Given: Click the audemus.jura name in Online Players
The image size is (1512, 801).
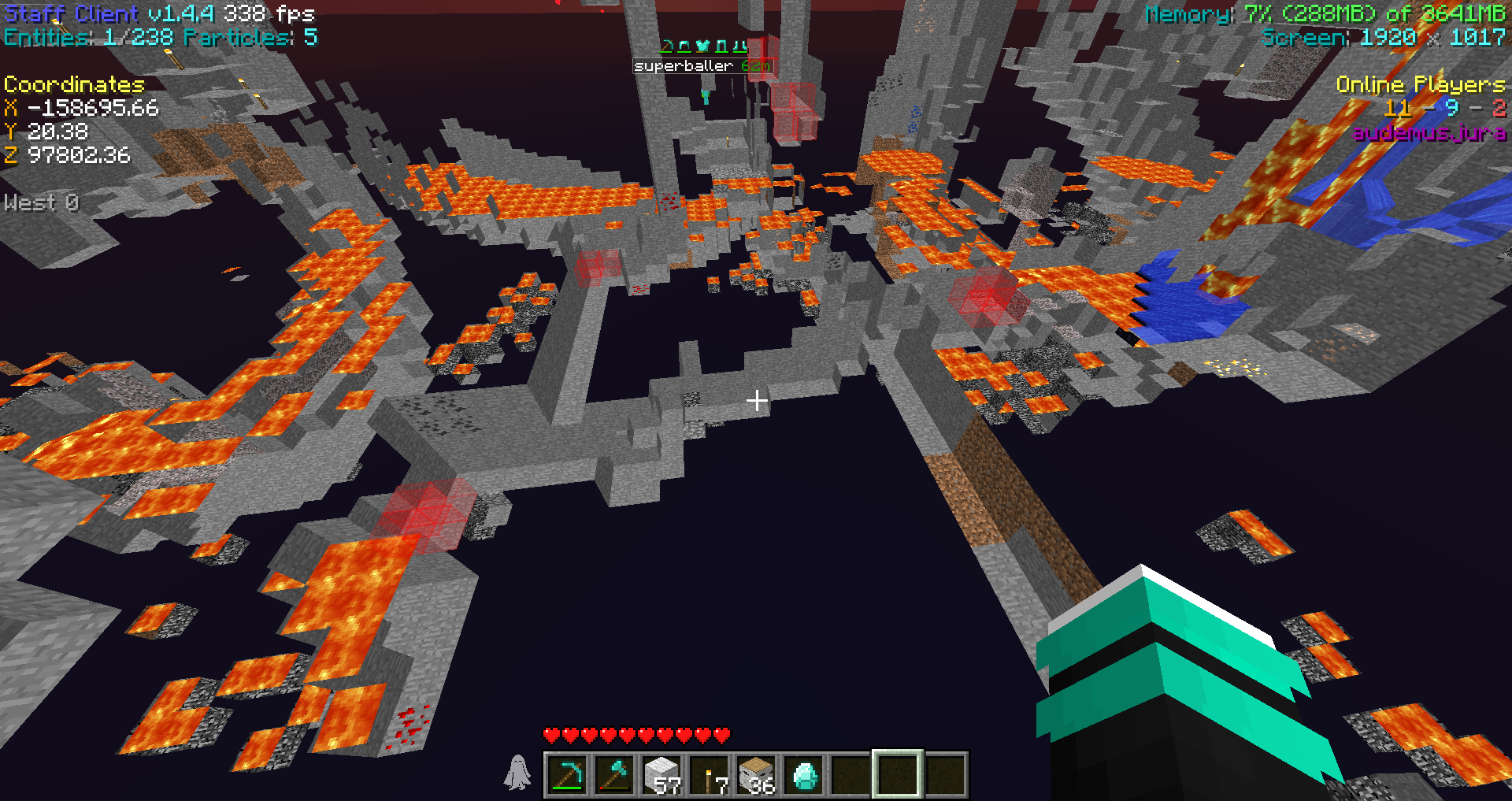Looking at the screenshot, I should pos(1429,132).
